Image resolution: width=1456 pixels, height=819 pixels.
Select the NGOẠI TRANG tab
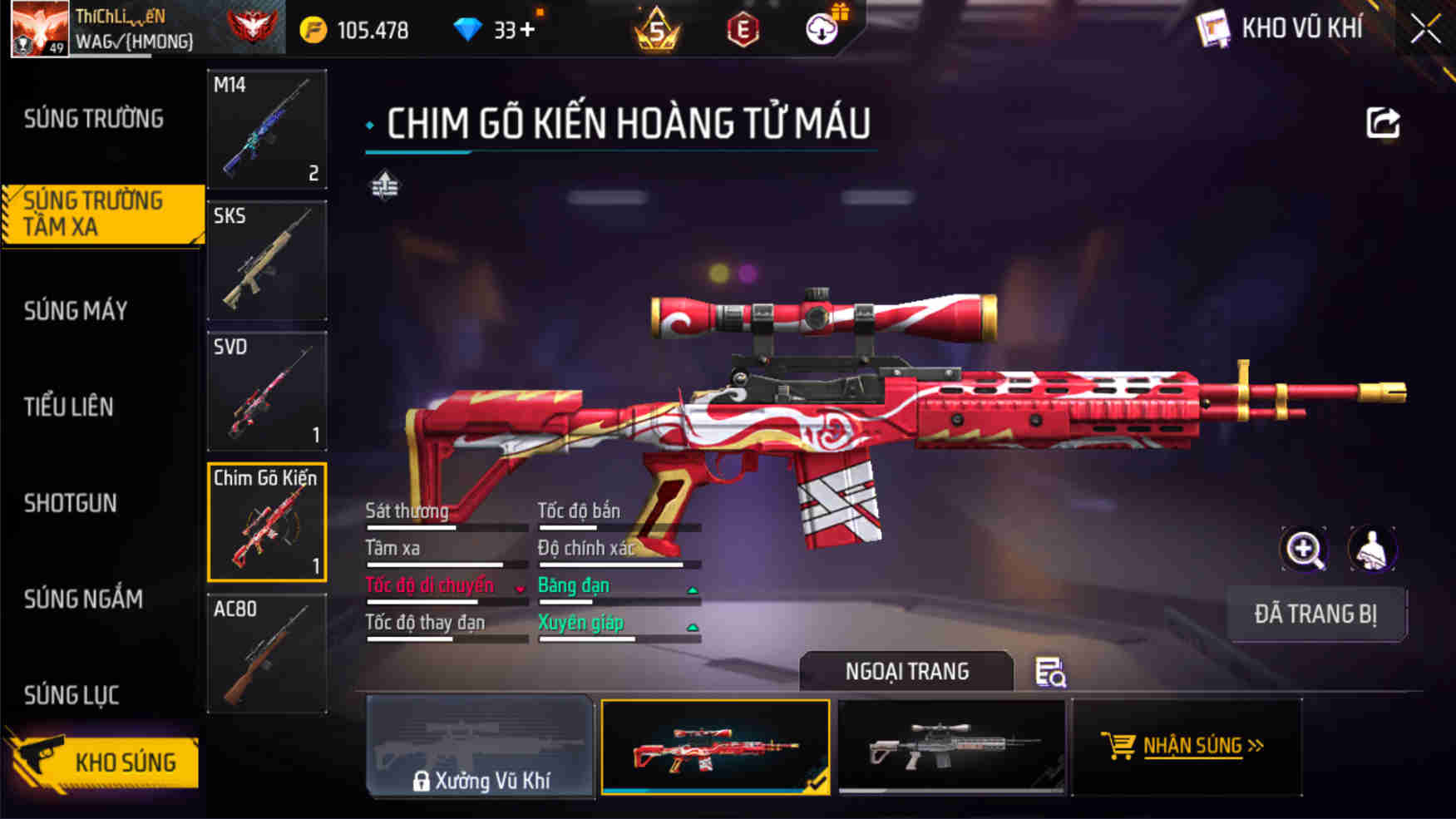pyautogui.click(x=906, y=671)
